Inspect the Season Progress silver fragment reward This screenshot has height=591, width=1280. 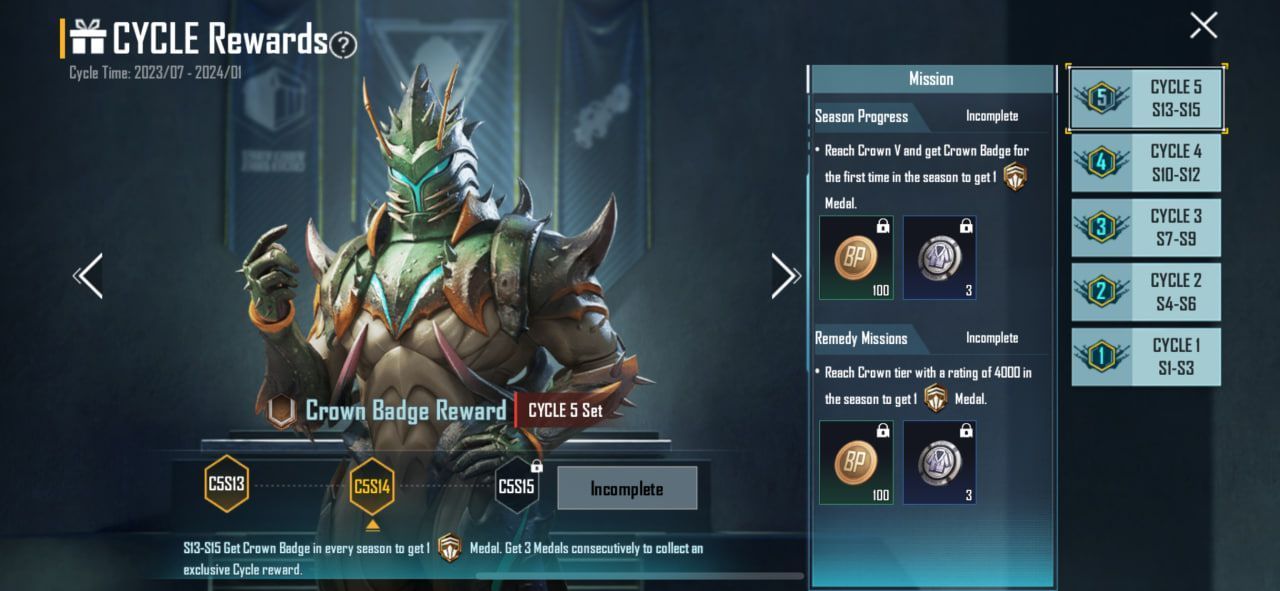point(939,258)
